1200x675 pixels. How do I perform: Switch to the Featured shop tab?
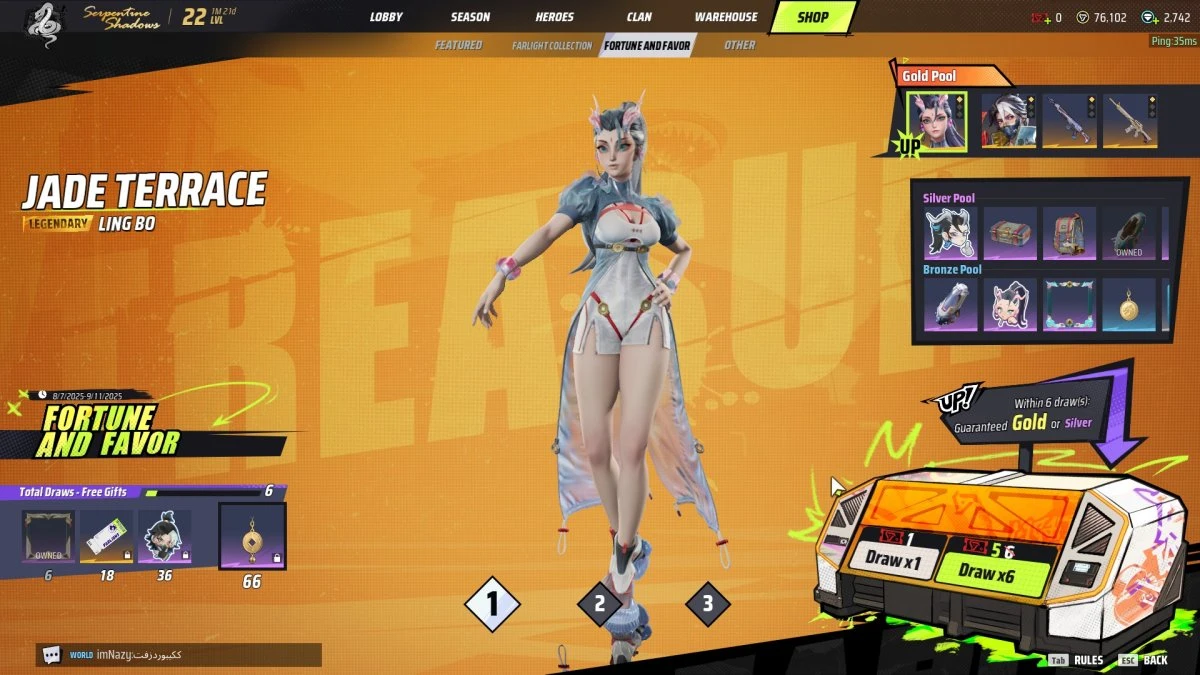(458, 45)
